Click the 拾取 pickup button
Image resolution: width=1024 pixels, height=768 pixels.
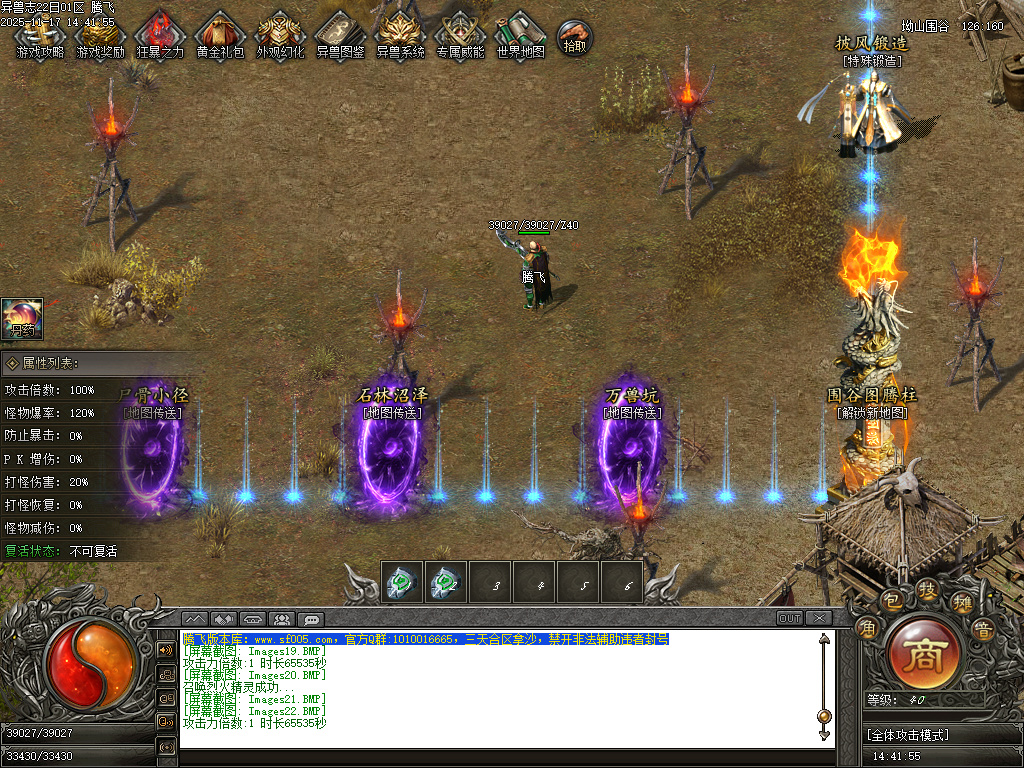tap(574, 38)
